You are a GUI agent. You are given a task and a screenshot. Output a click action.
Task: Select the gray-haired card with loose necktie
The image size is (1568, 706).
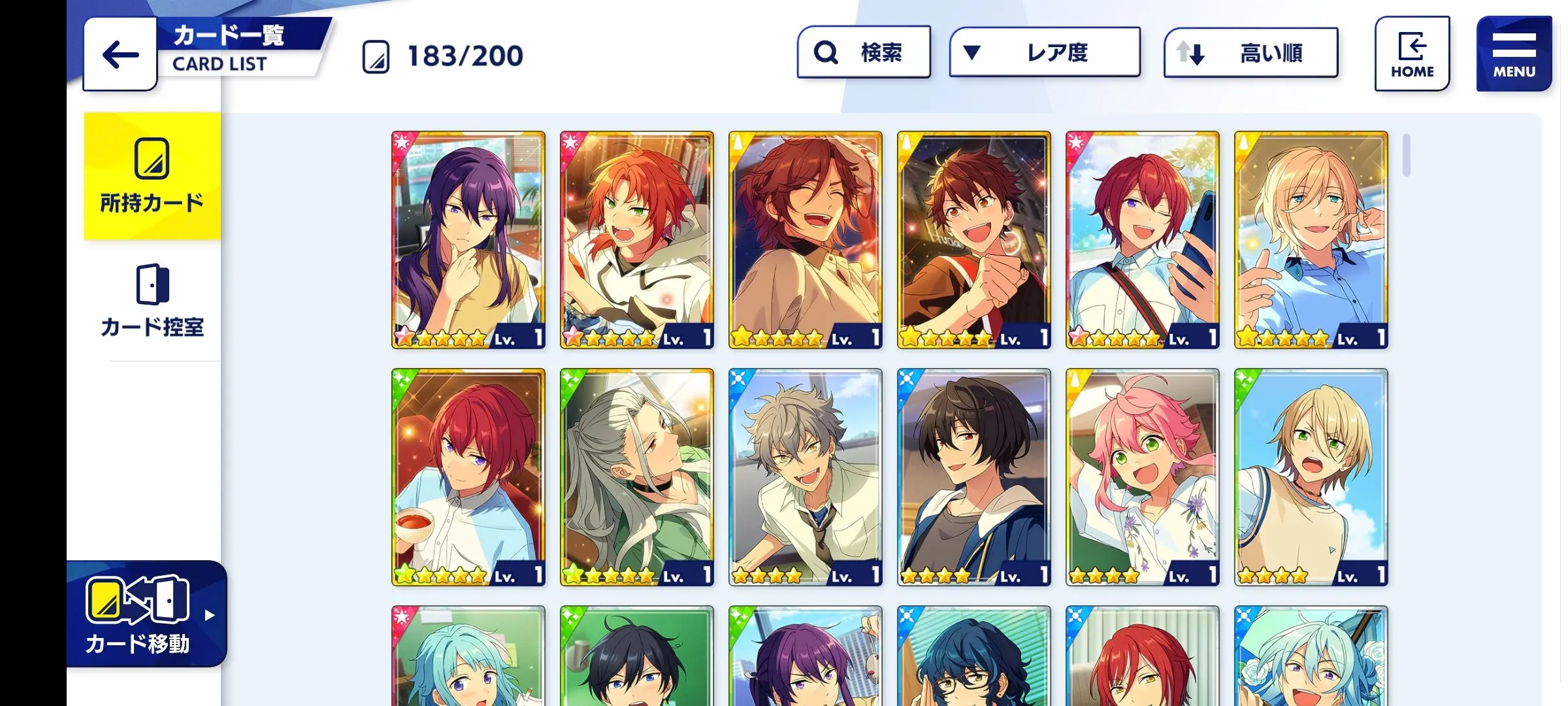[x=805, y=477]
